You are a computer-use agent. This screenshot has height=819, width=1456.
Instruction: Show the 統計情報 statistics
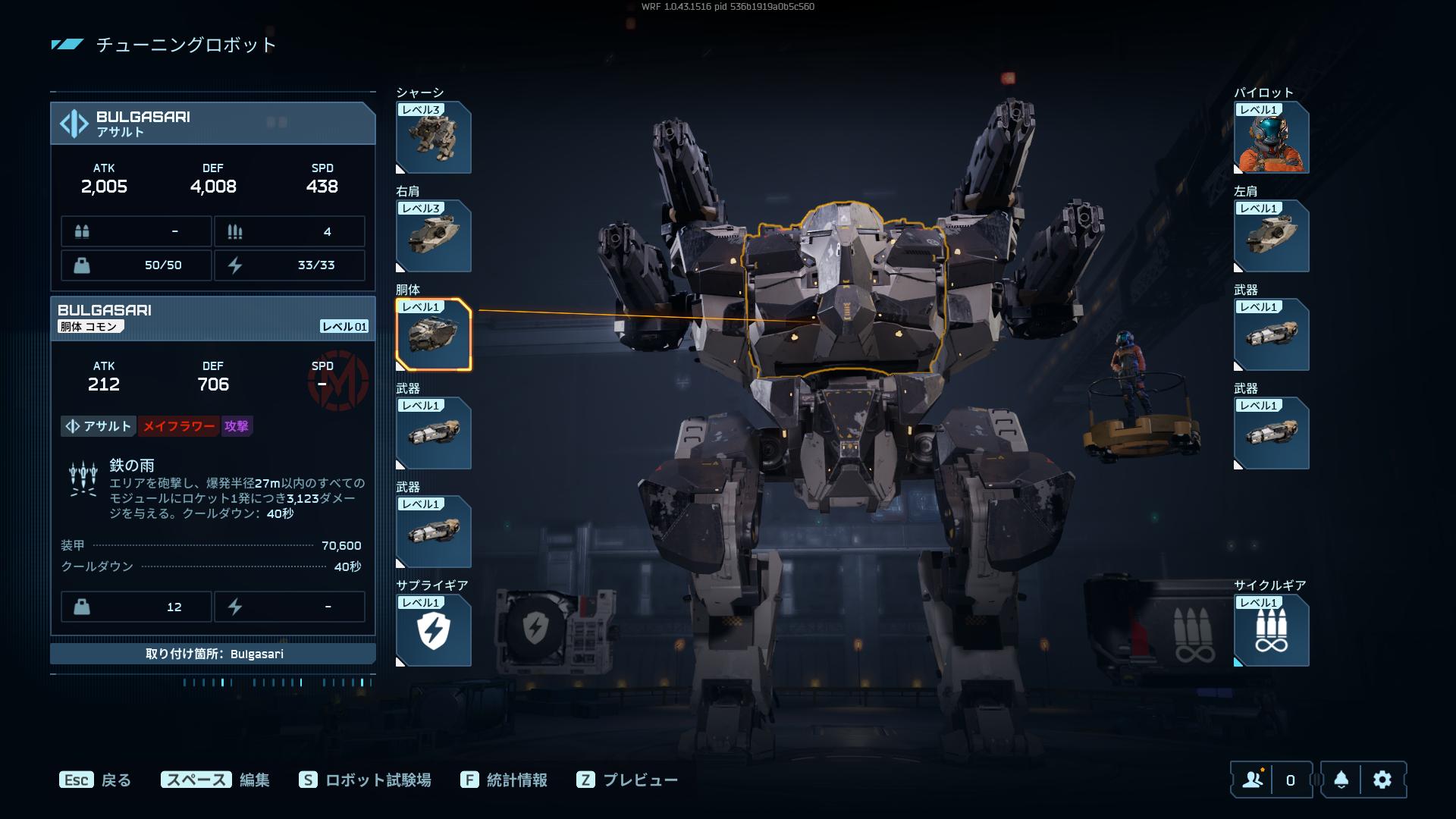coord(504,780)
